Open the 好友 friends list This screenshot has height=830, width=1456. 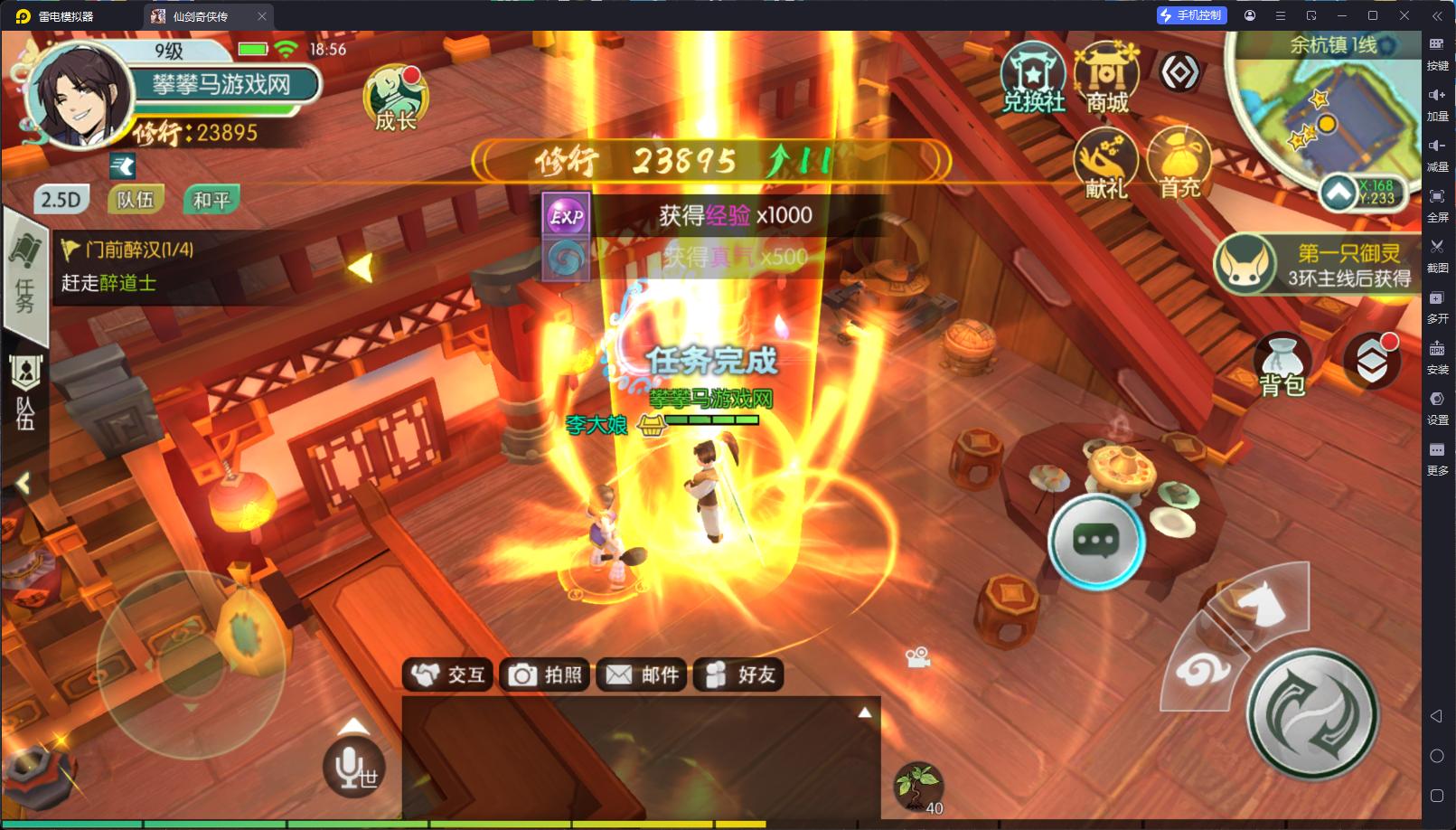(x=739, y=674)
